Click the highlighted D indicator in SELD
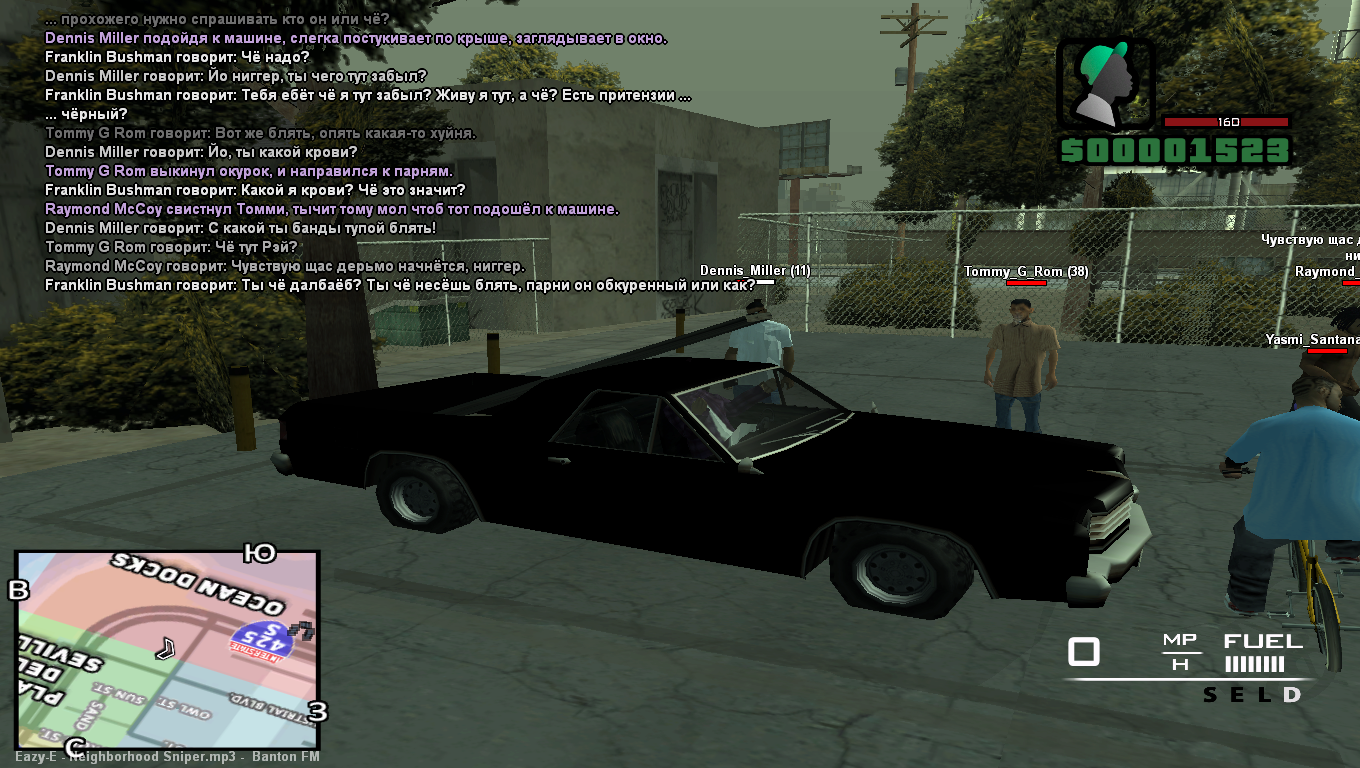 [1292, 695]
